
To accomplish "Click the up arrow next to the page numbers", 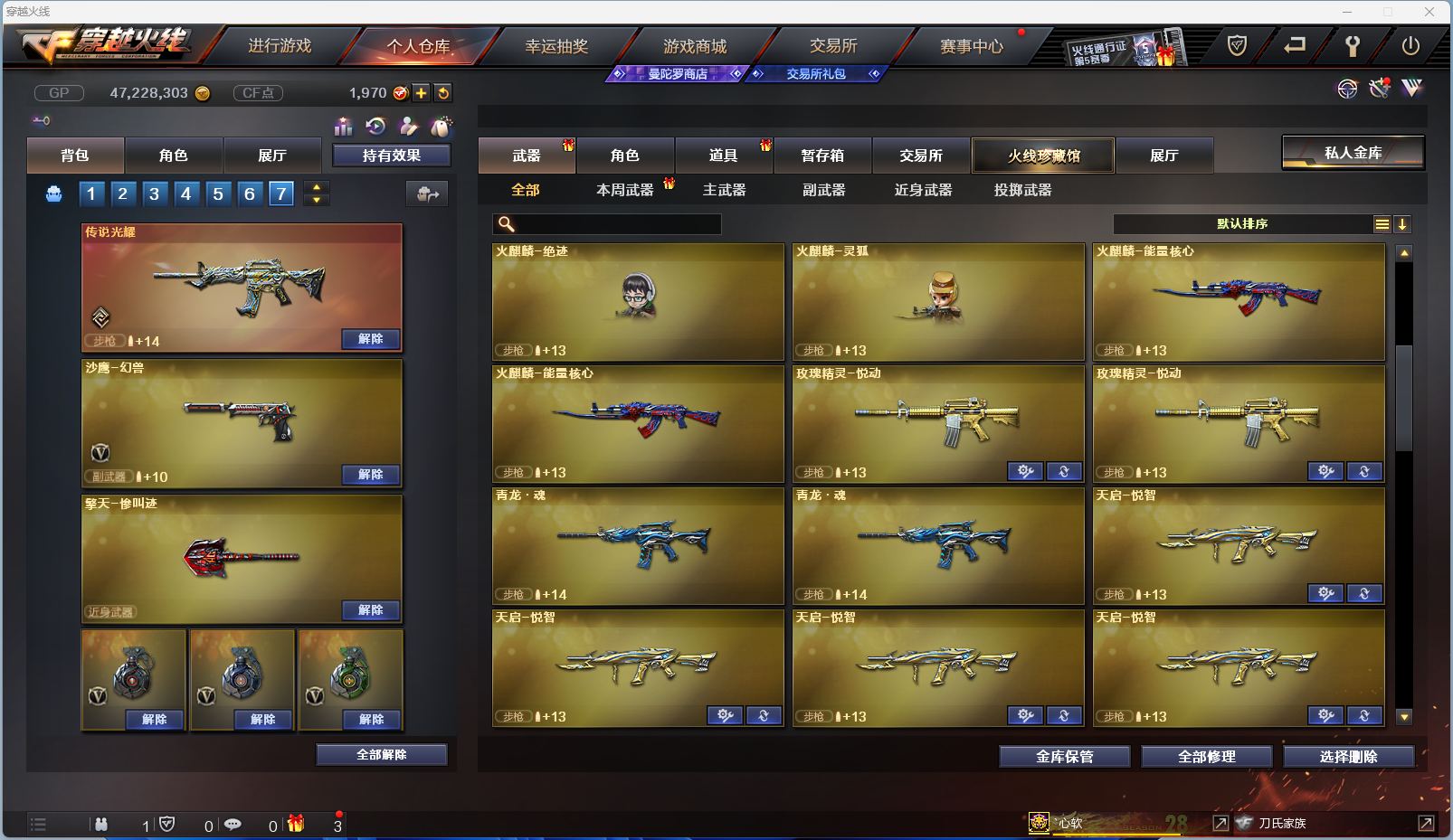I will point(316,187).
